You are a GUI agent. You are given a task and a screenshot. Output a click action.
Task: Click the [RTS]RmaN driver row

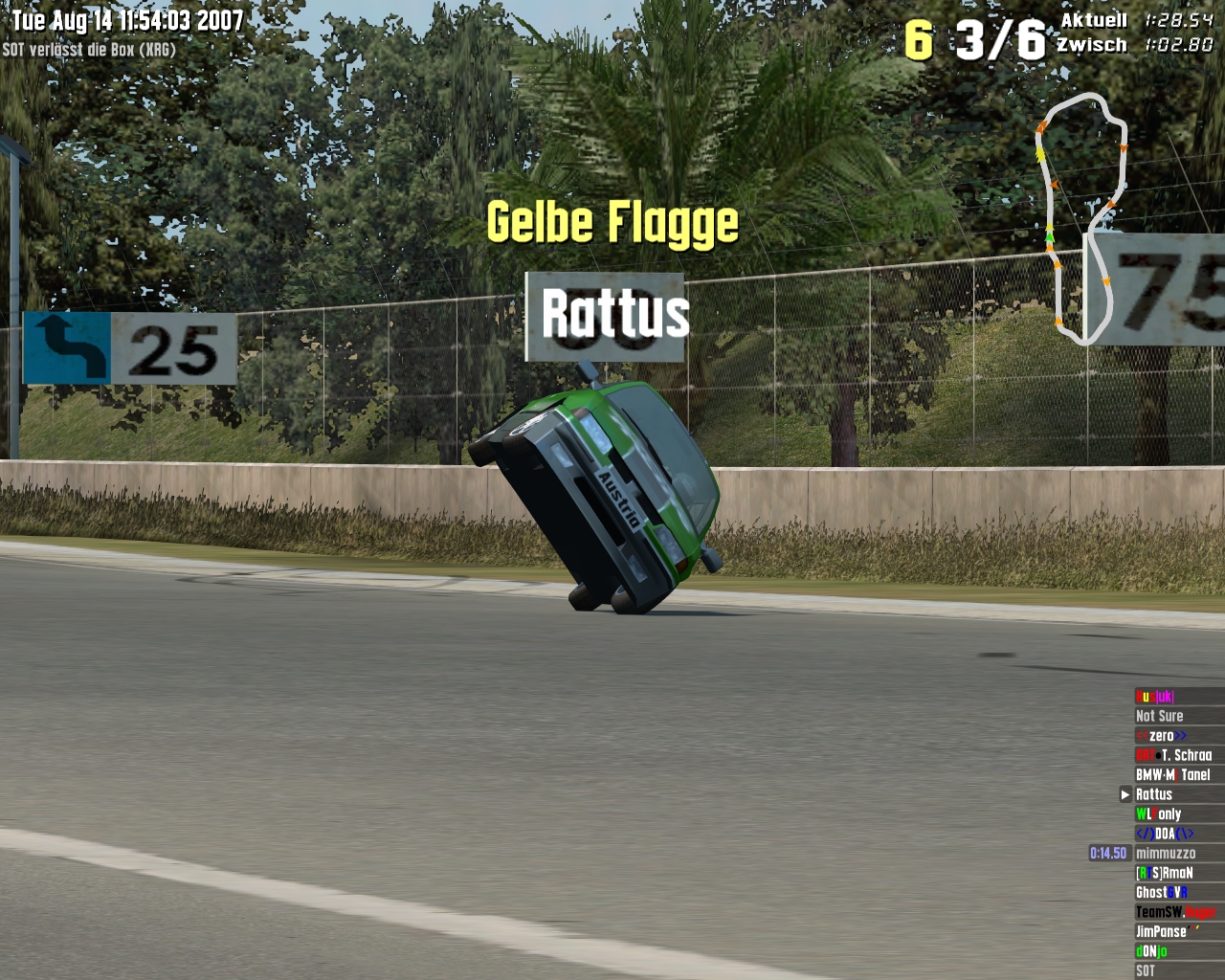1165,873
